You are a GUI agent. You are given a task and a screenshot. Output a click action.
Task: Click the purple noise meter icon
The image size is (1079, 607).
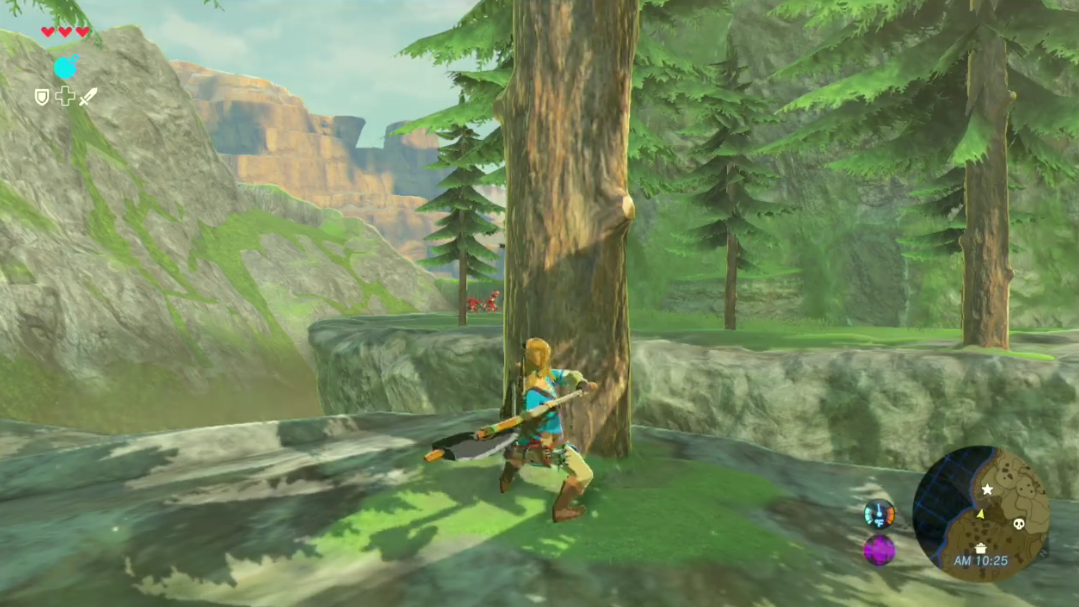(879, 550)
